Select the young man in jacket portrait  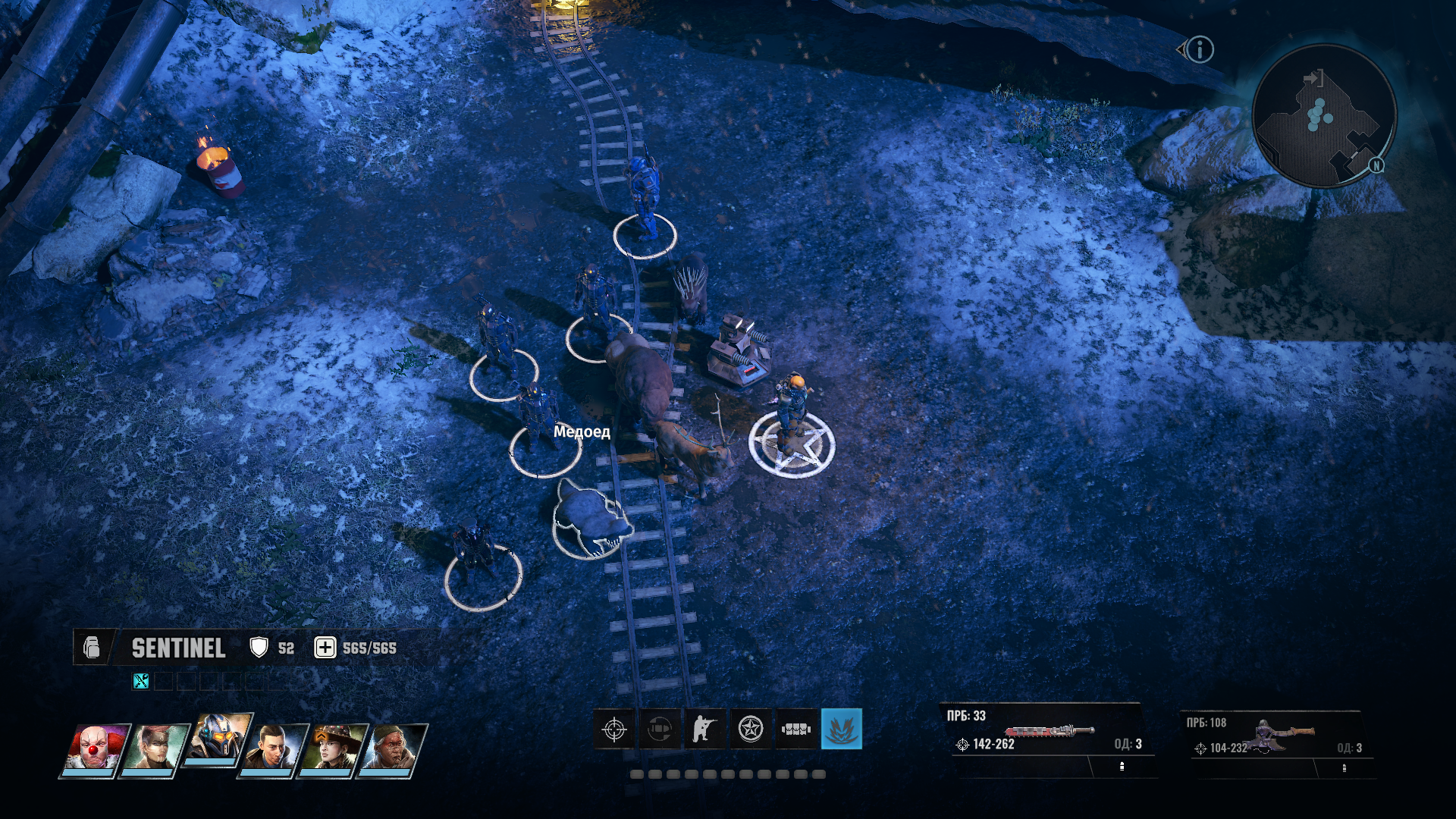click(273, 749)
